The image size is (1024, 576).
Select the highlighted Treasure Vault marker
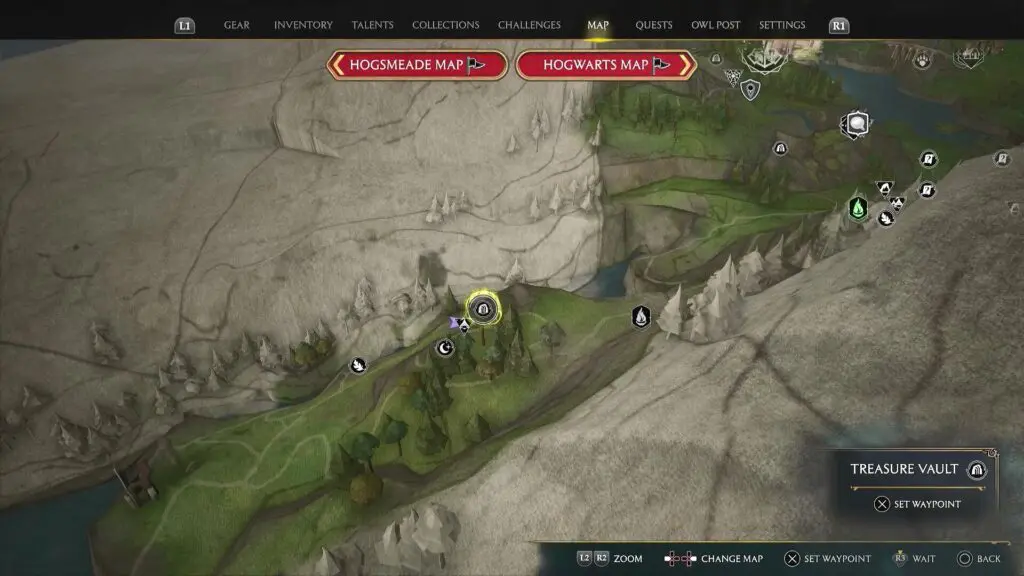click(x=484, y=309)
